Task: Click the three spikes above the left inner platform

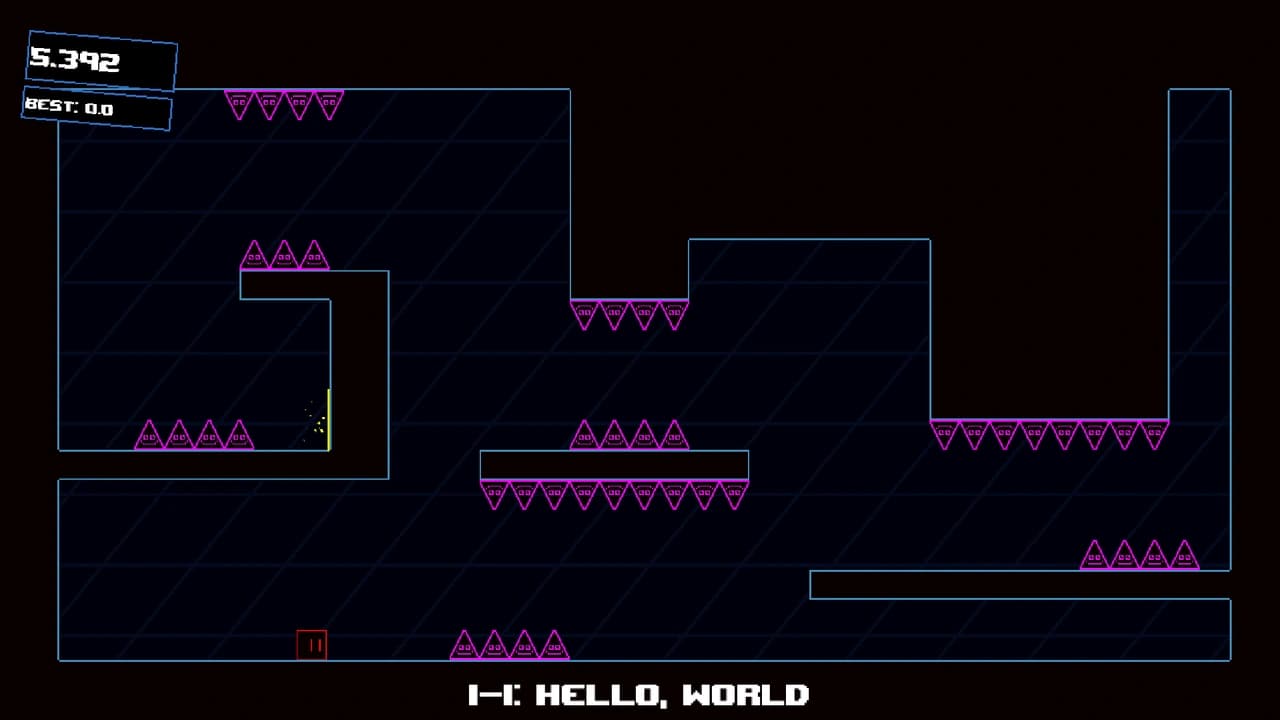Action: tap(283, 254)
